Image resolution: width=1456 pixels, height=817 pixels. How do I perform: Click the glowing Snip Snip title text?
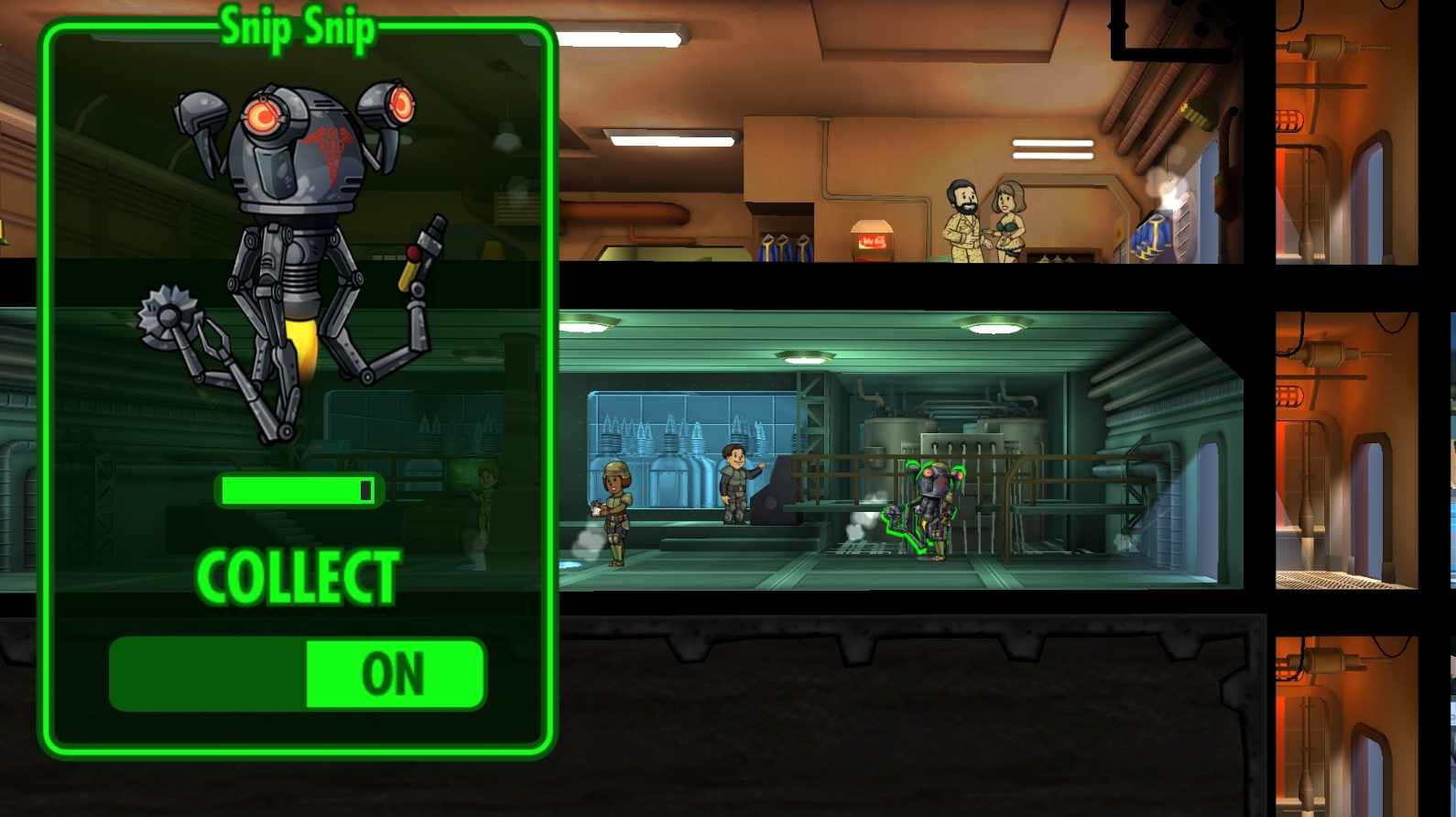(298, 26)
